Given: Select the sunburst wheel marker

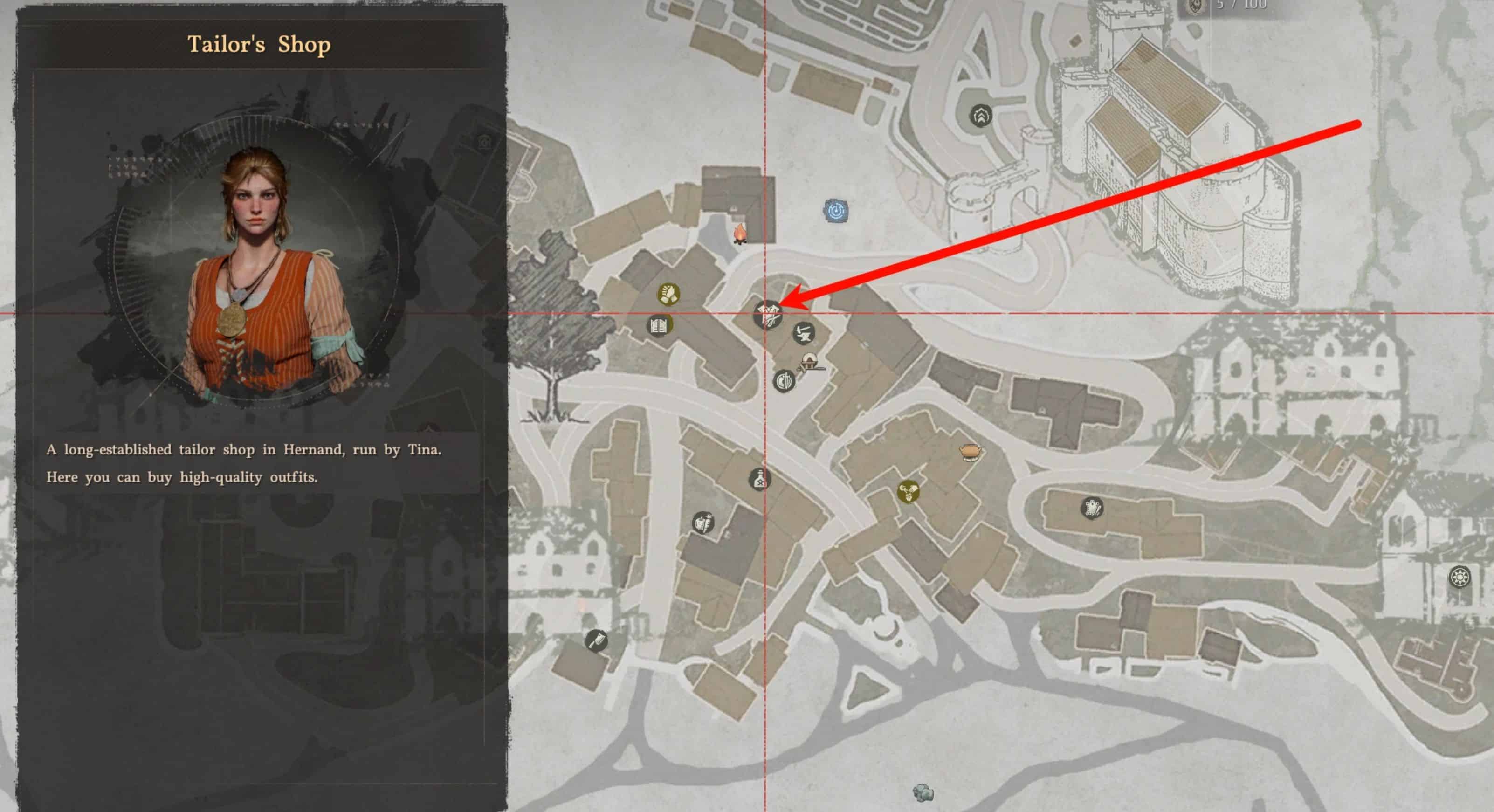Looking at the screenshot, I should (1459, 577).
